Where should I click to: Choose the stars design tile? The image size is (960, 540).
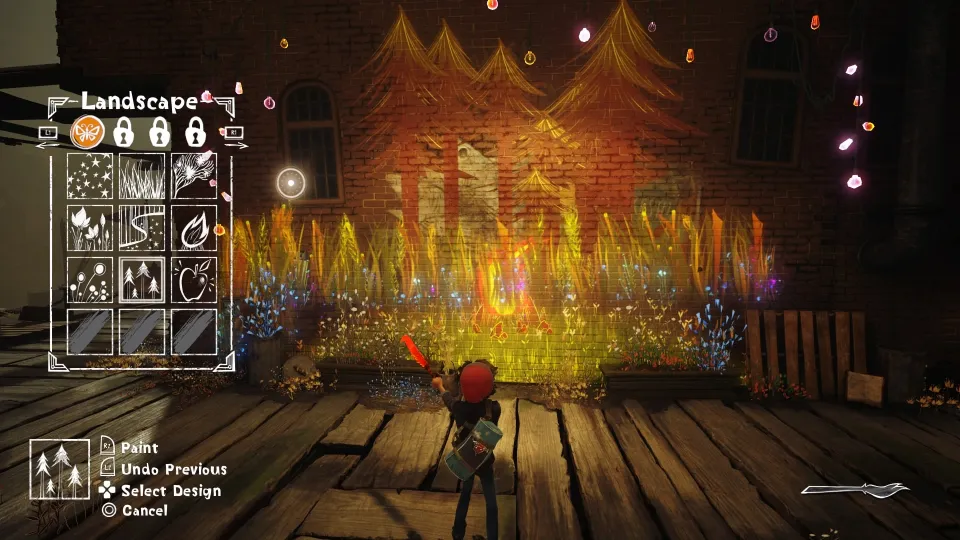[x=90, y=175]
